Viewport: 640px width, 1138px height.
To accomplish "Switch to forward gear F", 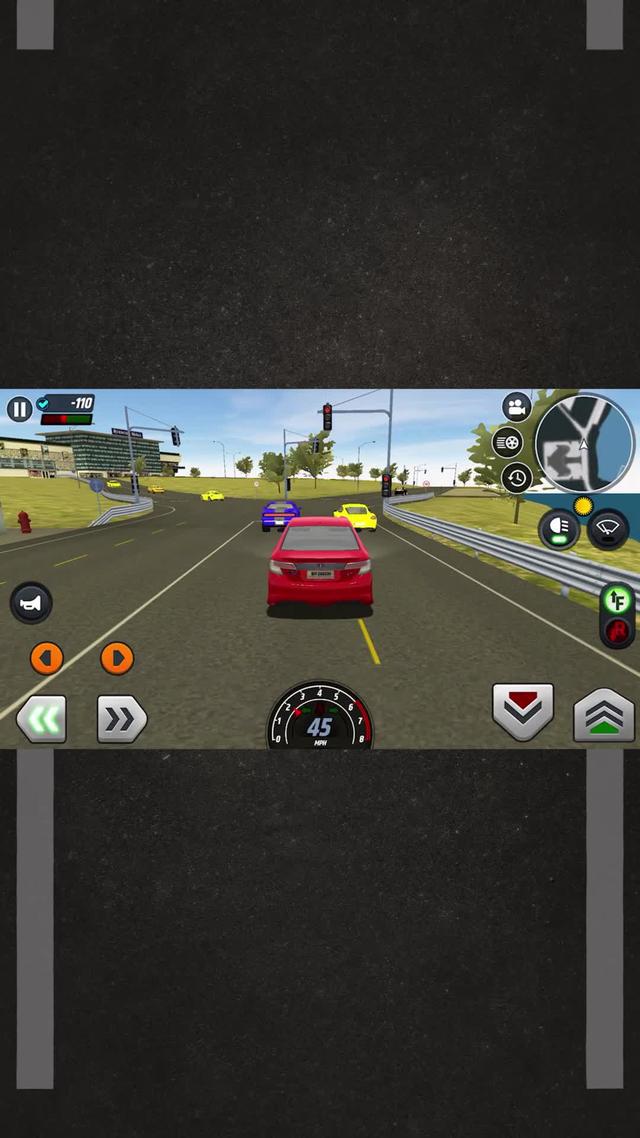I will pos(618,600).
